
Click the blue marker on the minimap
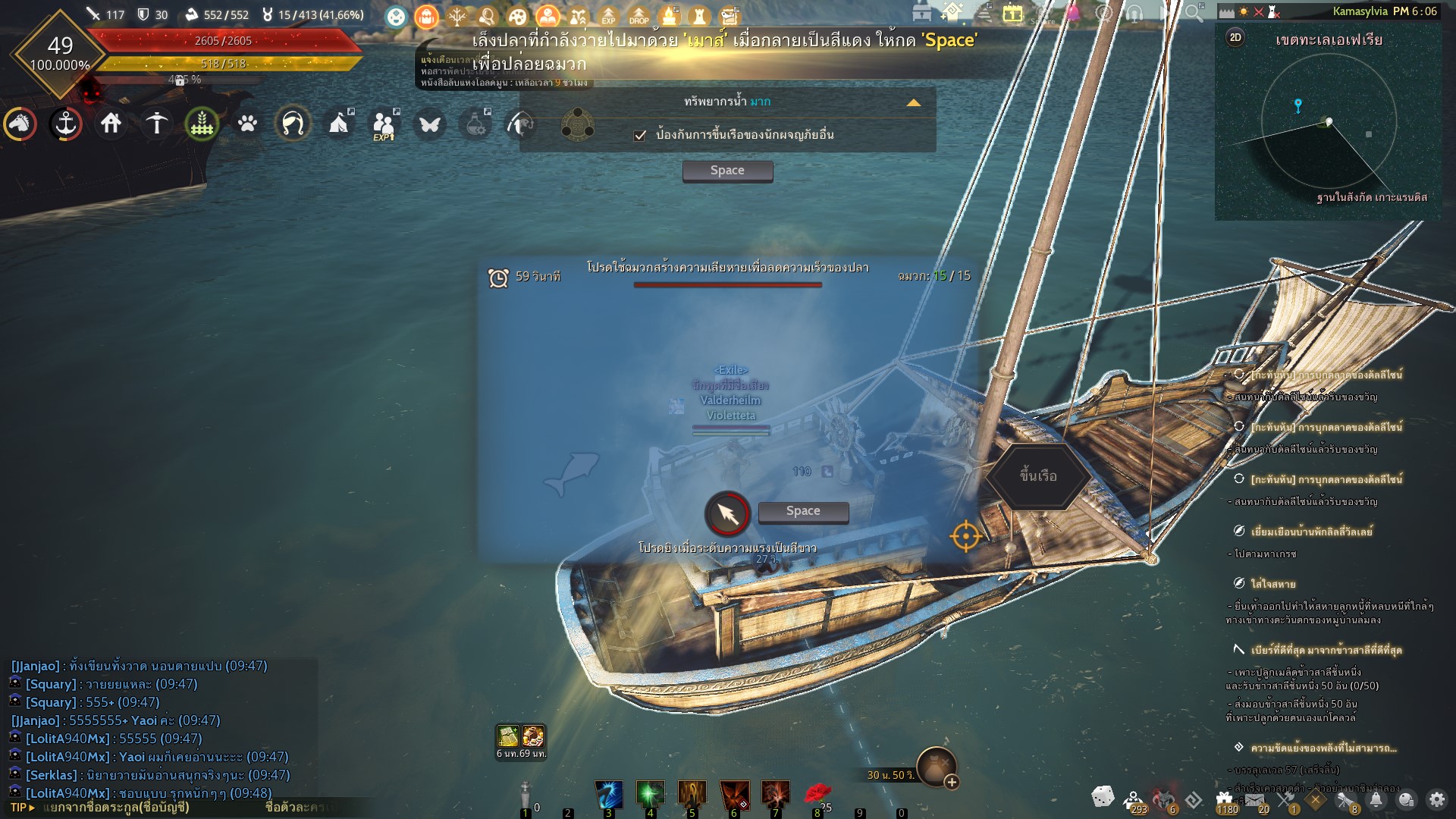click(x=1298, y=105)
